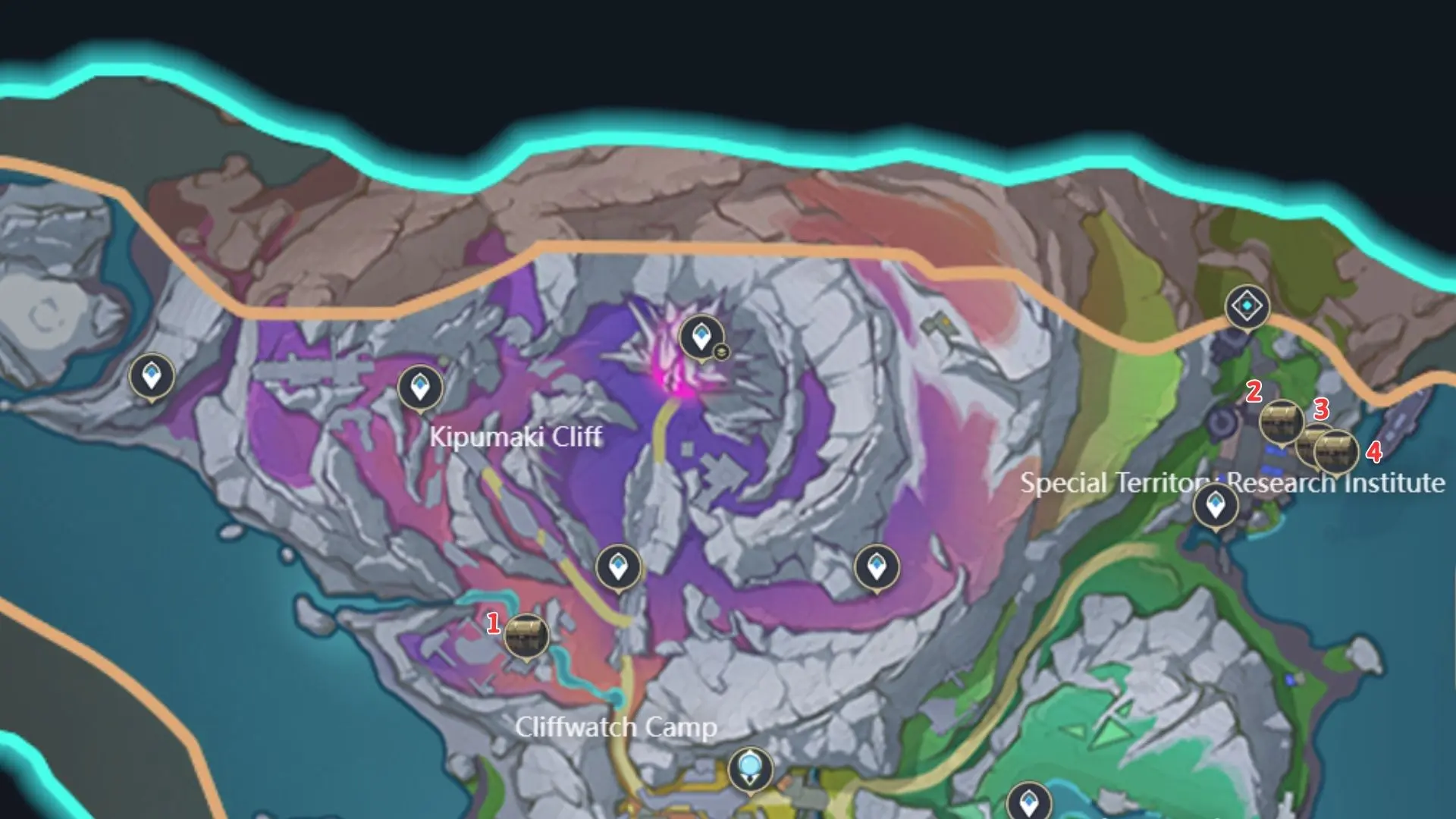The image size is (1456, 819).
Task: Select the westernmost teleport waypoint on the left
Action: click(152, 376)
